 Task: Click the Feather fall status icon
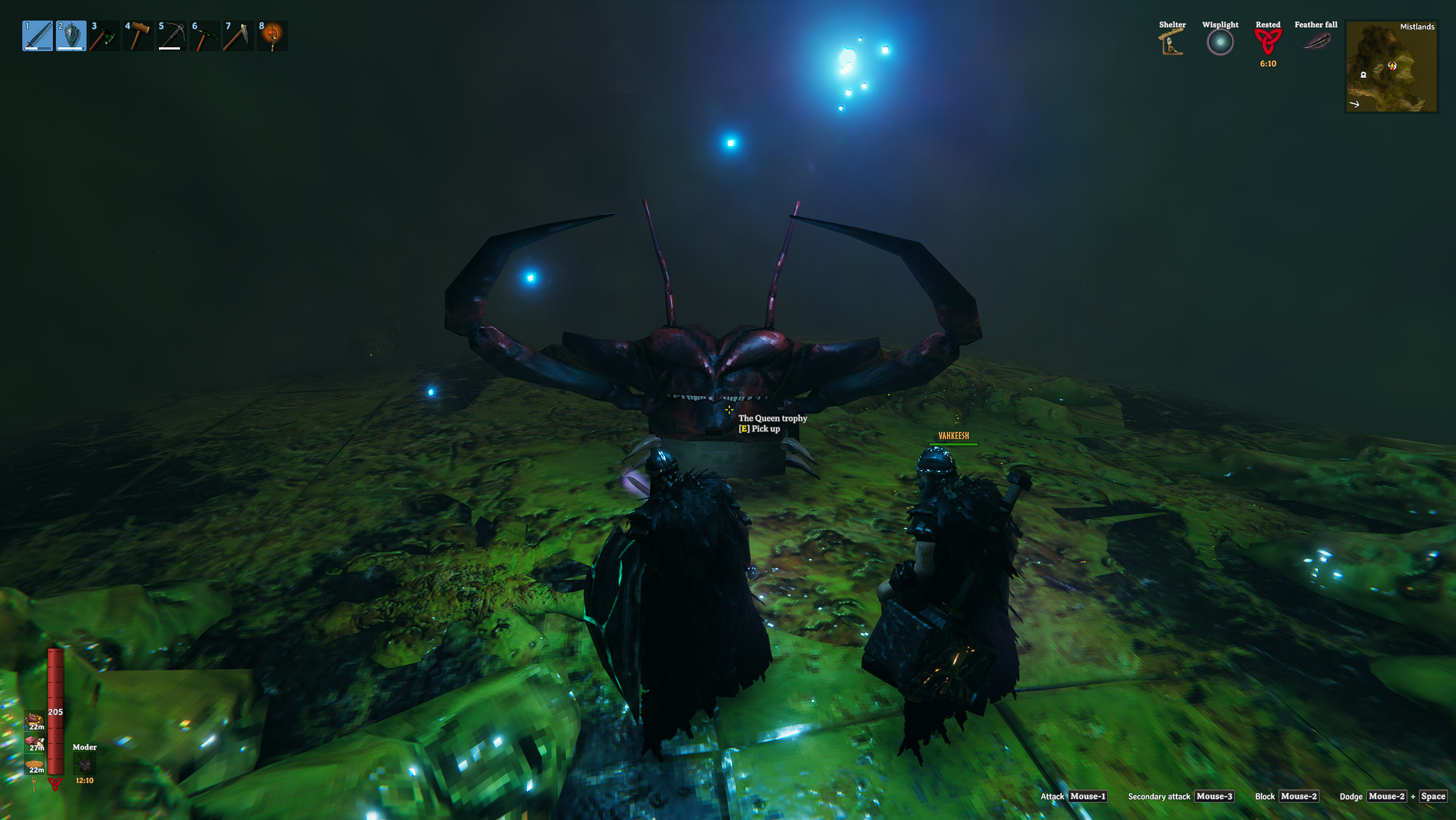(1316, 42)
